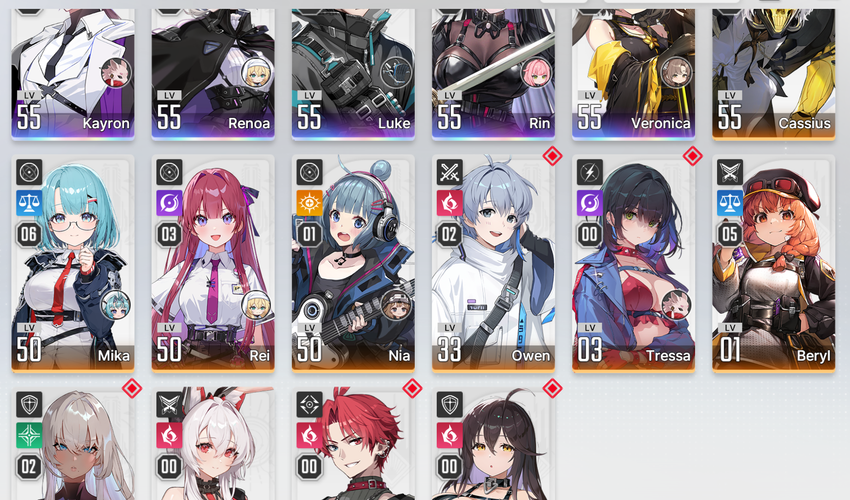Open the Cassius character card
Viewport: 850px width, 500px height.
(773, 70)
